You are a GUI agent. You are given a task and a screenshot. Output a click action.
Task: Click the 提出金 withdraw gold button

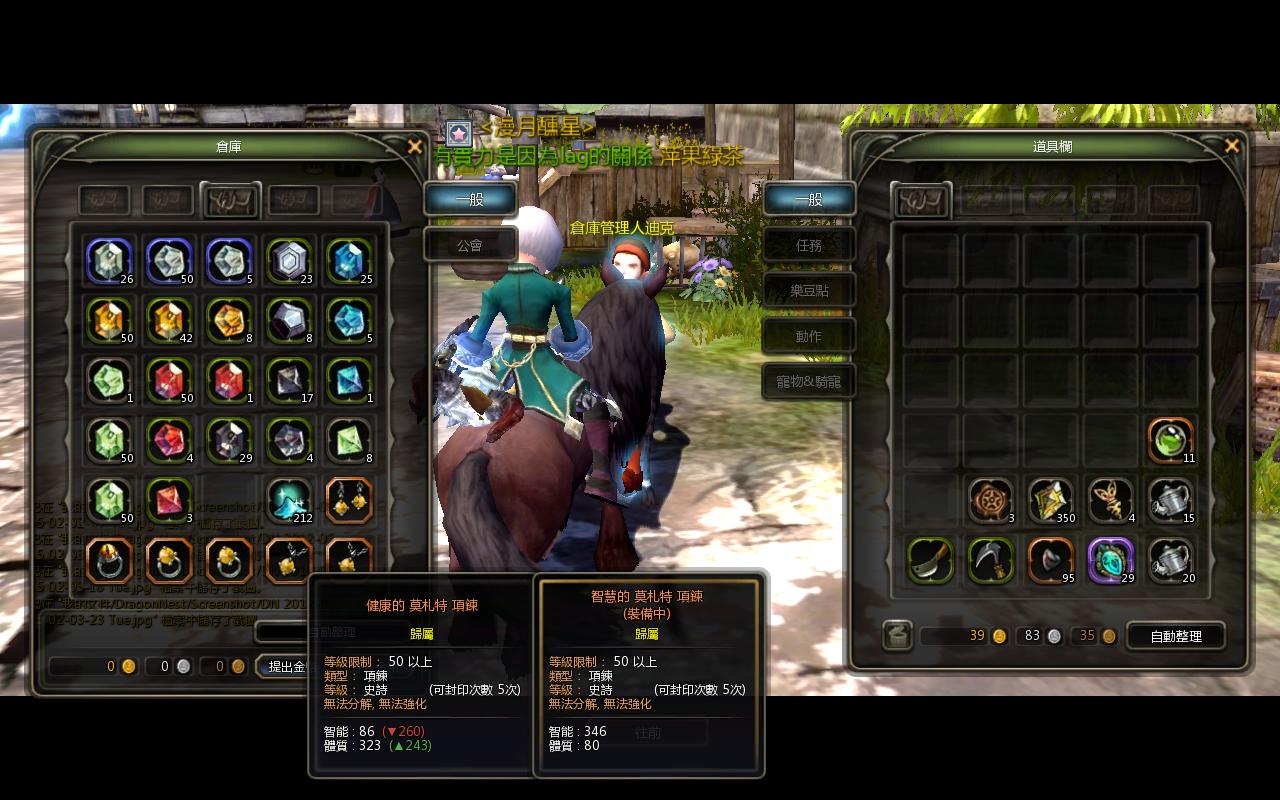point(285,666)
